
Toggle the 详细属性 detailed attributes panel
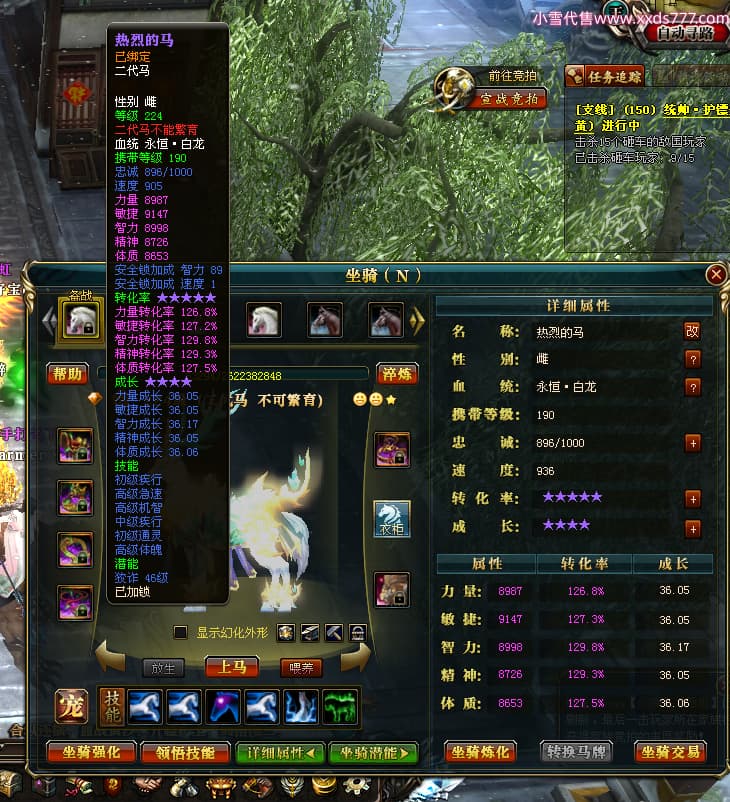pos(280,752)
